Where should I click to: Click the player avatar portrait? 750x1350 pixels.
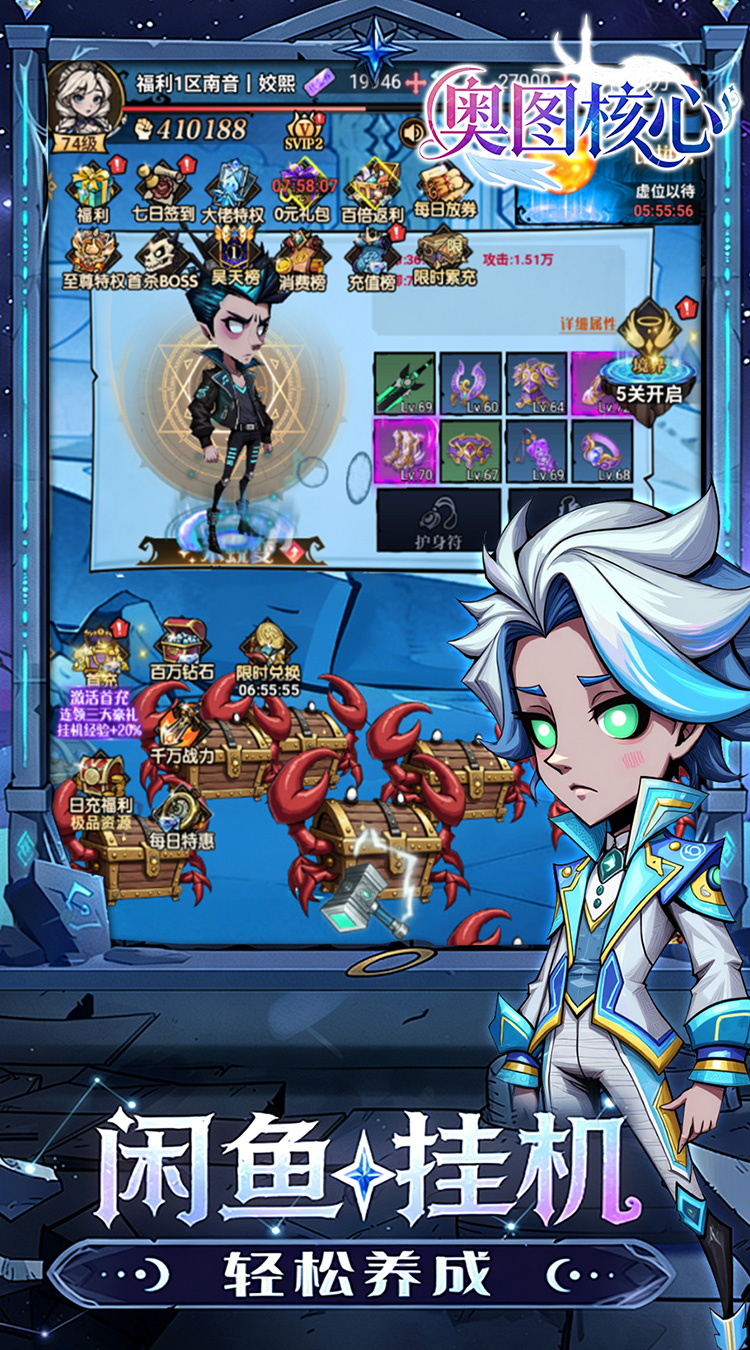click(x=84, y=98)
